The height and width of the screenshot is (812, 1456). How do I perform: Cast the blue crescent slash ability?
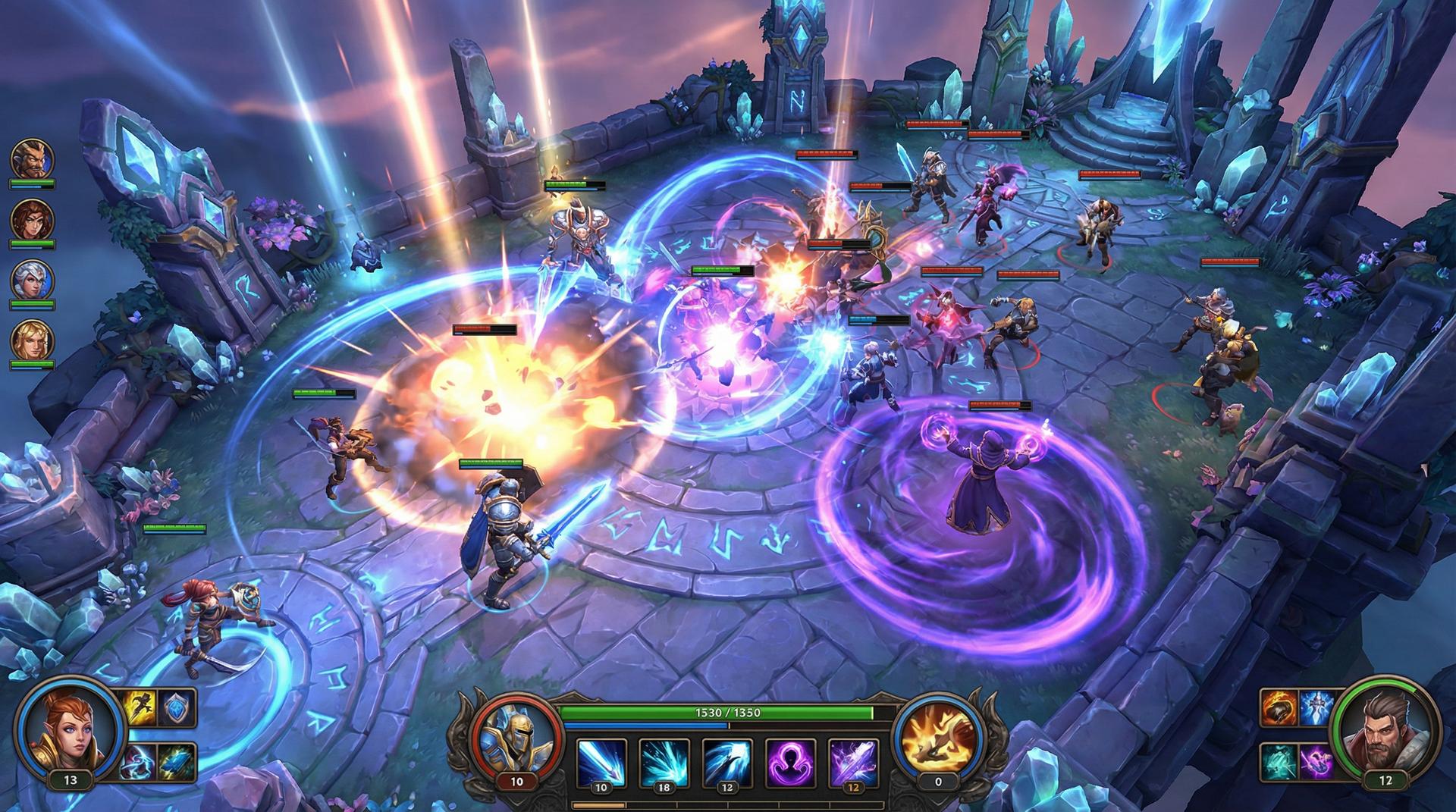tap(727, 761)
